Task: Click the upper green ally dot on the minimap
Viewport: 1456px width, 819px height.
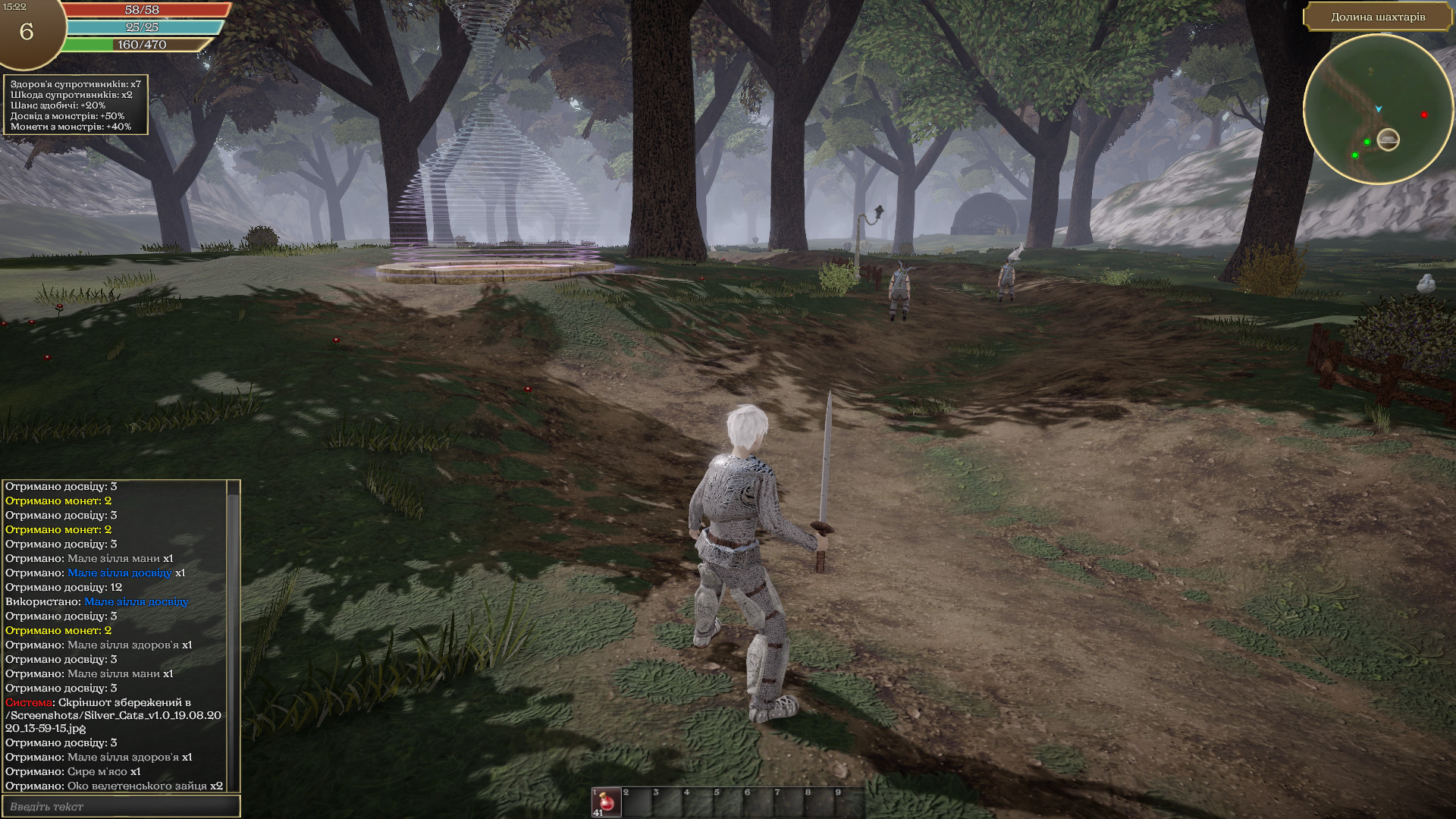Action: click(1367, 142)
